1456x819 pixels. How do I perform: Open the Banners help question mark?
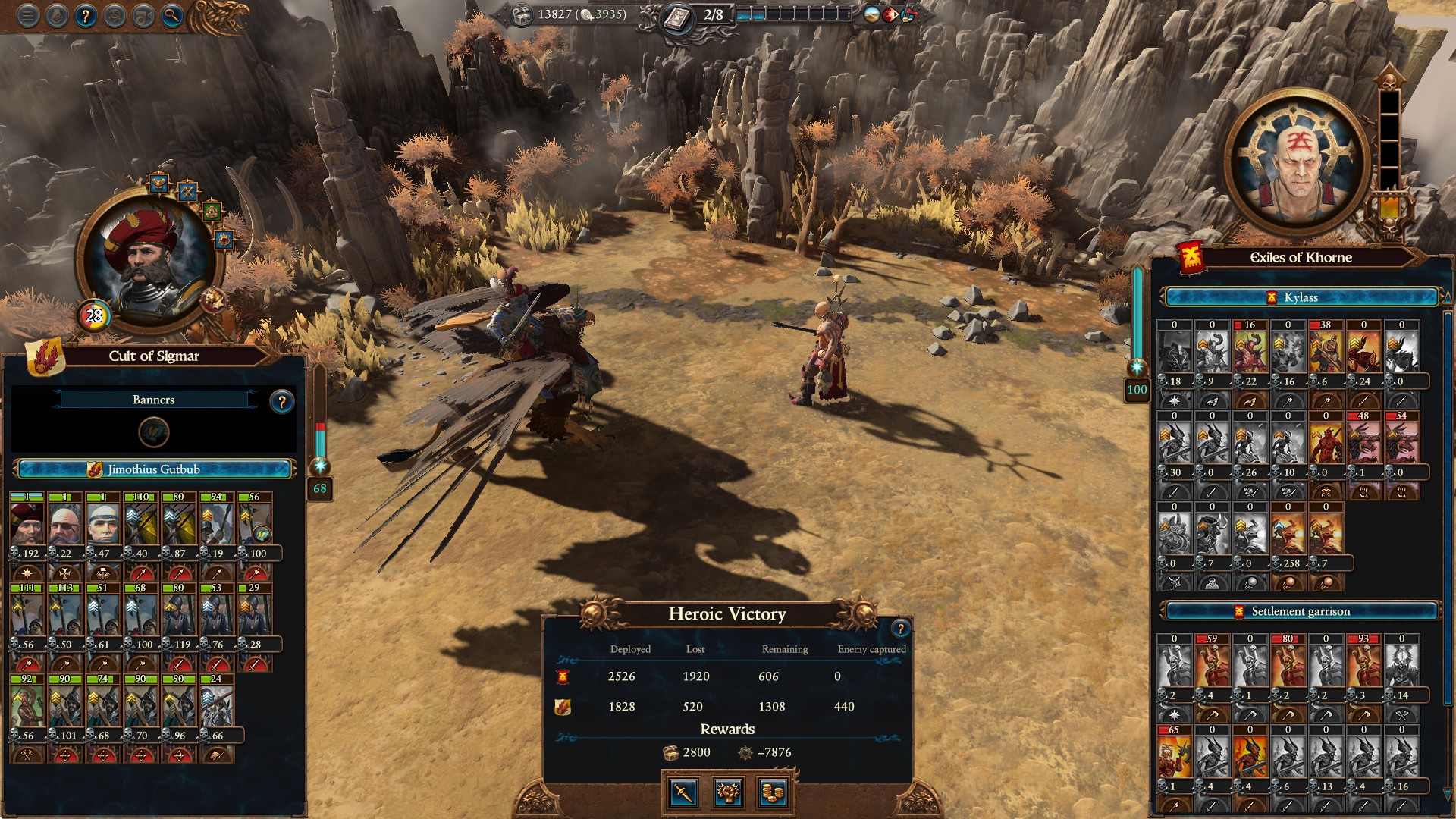(282, 402)
